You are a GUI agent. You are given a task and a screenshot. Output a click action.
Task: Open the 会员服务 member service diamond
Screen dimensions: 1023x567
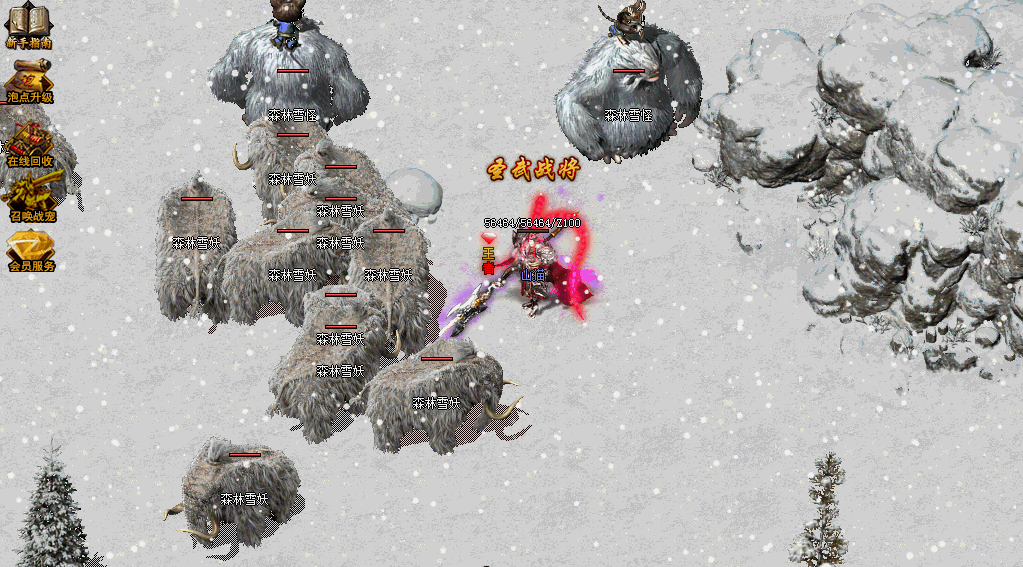tap(31, 246)
